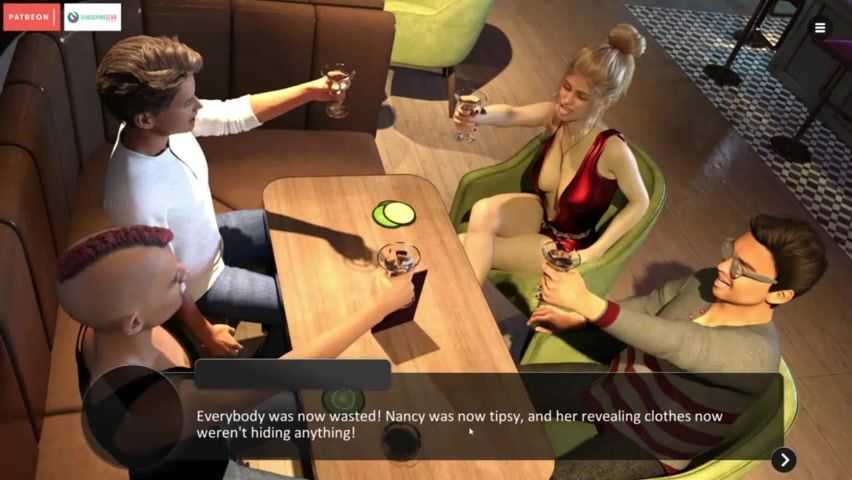Open the SubscribeStar link button
The width and height of the screenshot is (852, 480).
pyautogui.click(x=92, y=17)
